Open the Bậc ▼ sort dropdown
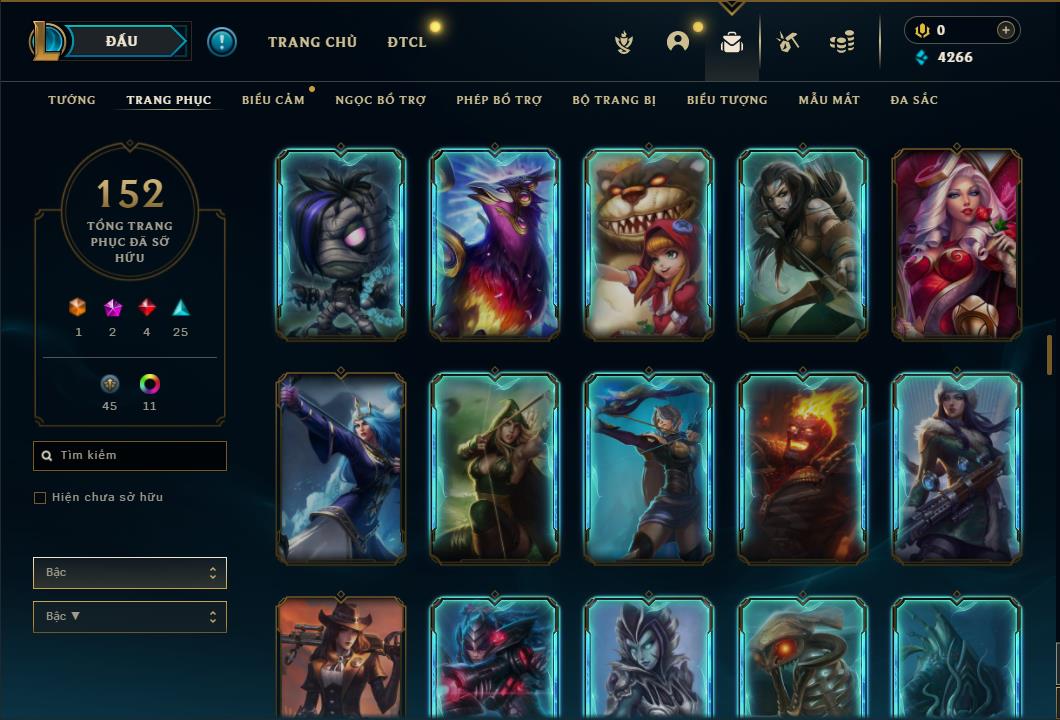 [x=130, y=617]
